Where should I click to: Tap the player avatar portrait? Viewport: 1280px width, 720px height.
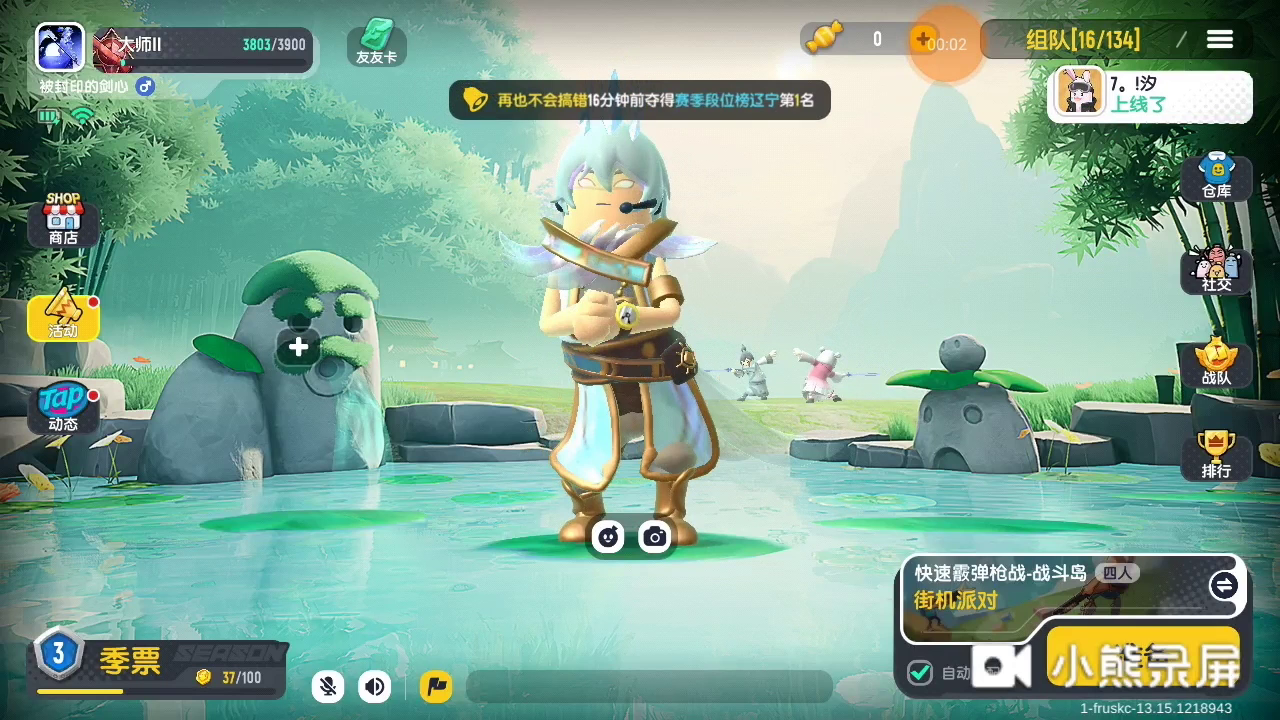(x=60, y=47)
